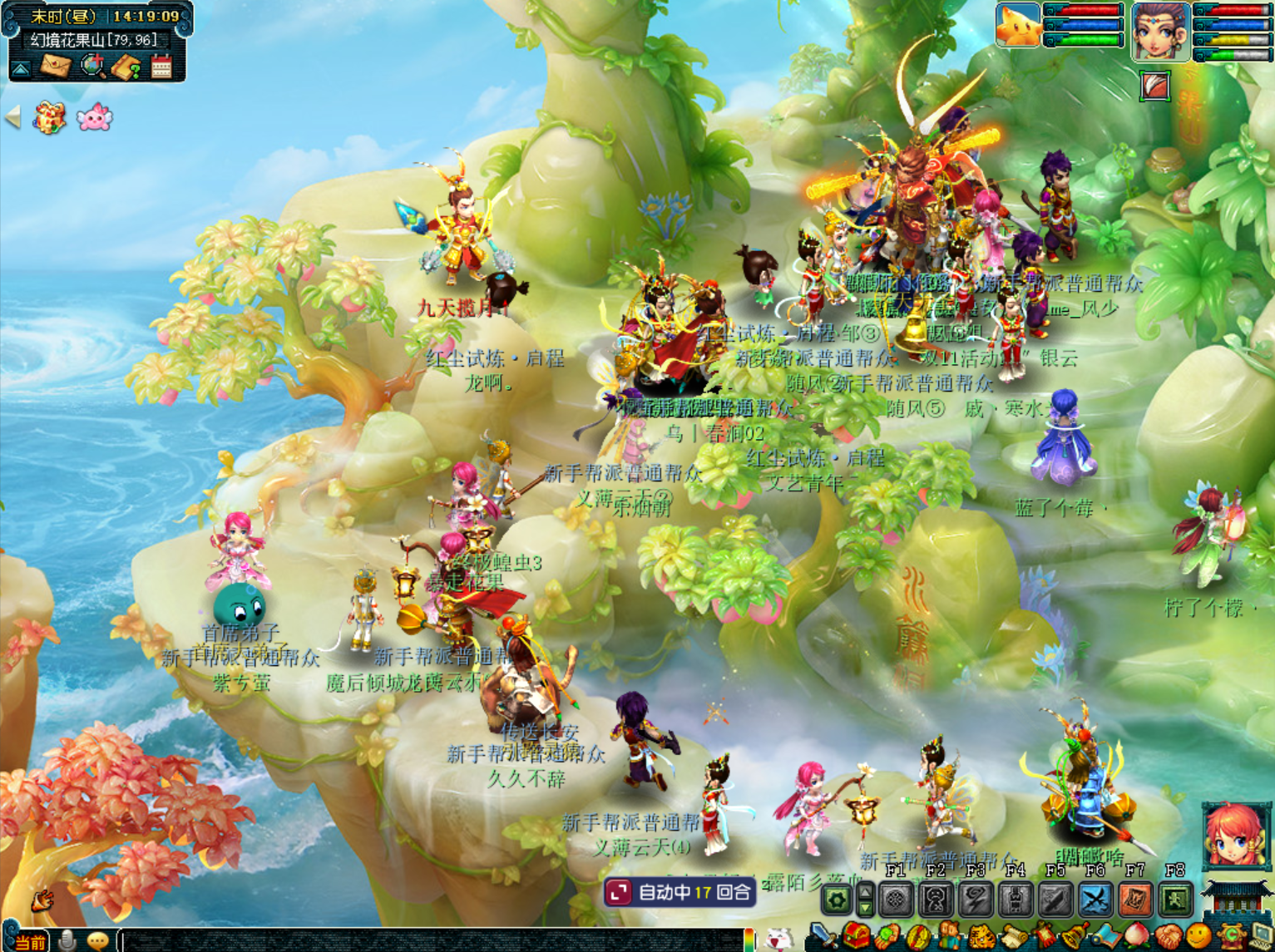
Task: Open the red treasure chest menu icon
Action: (x=857, y=937)
